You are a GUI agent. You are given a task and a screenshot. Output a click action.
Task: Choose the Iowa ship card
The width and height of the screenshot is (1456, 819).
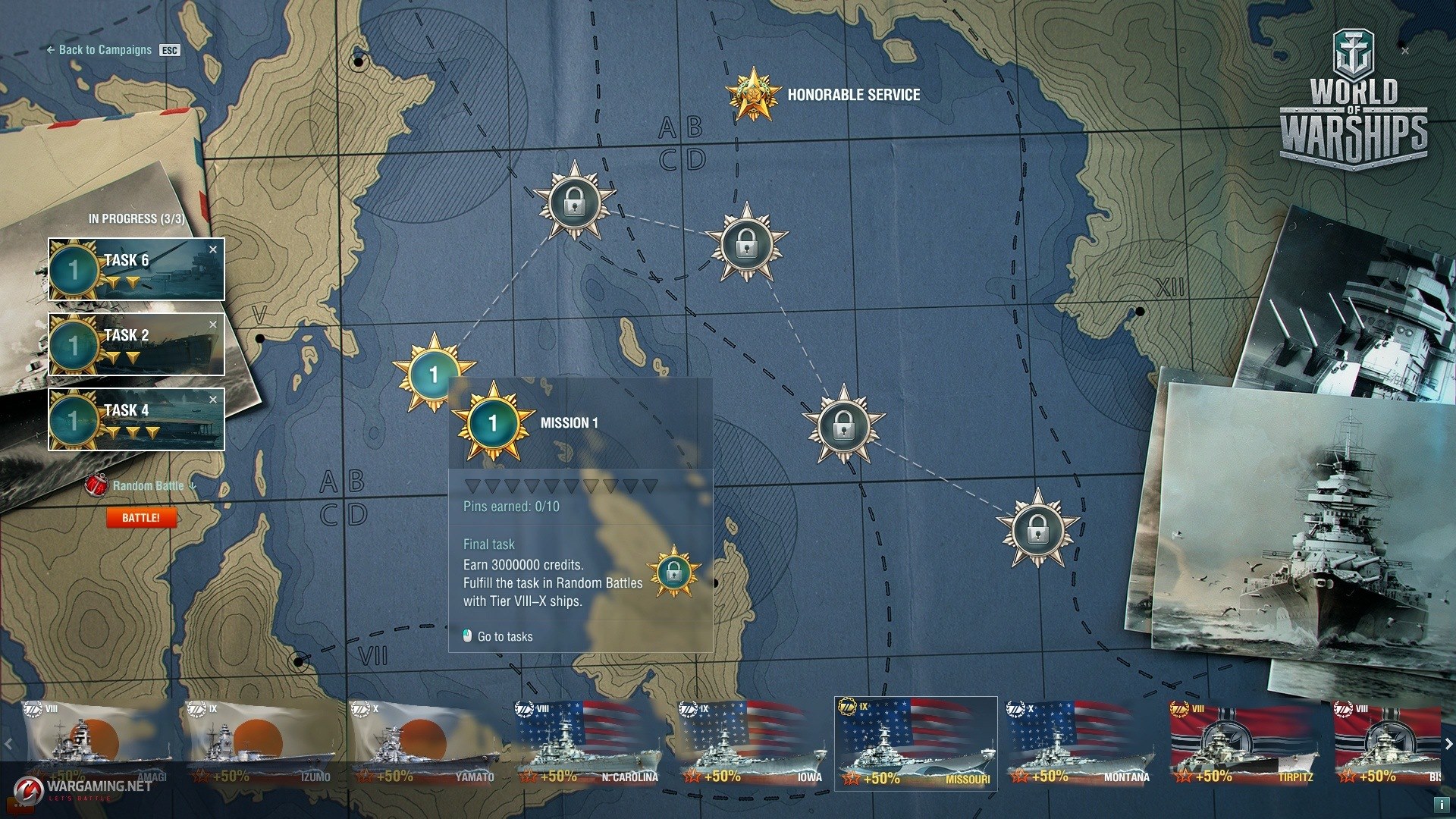coord(752,743)
